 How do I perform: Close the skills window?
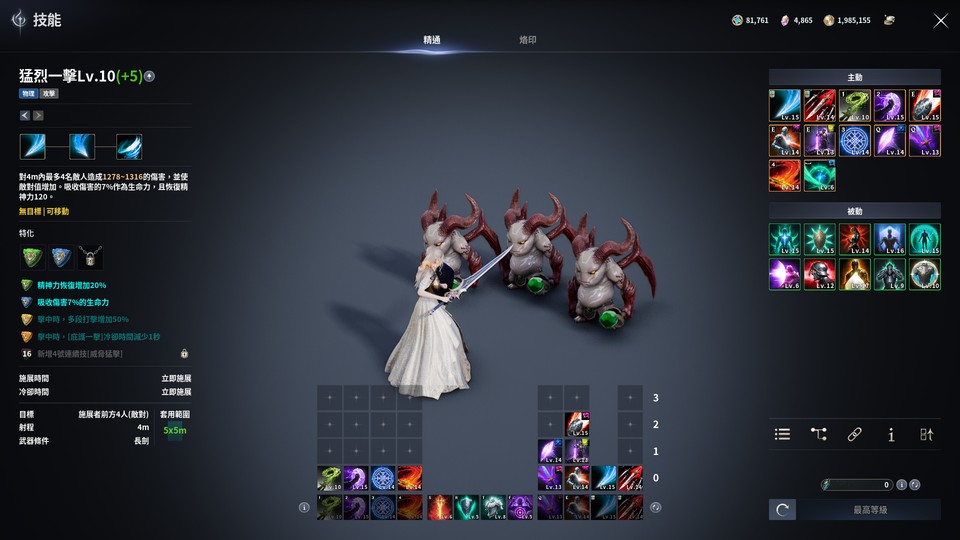click(940, 20)
